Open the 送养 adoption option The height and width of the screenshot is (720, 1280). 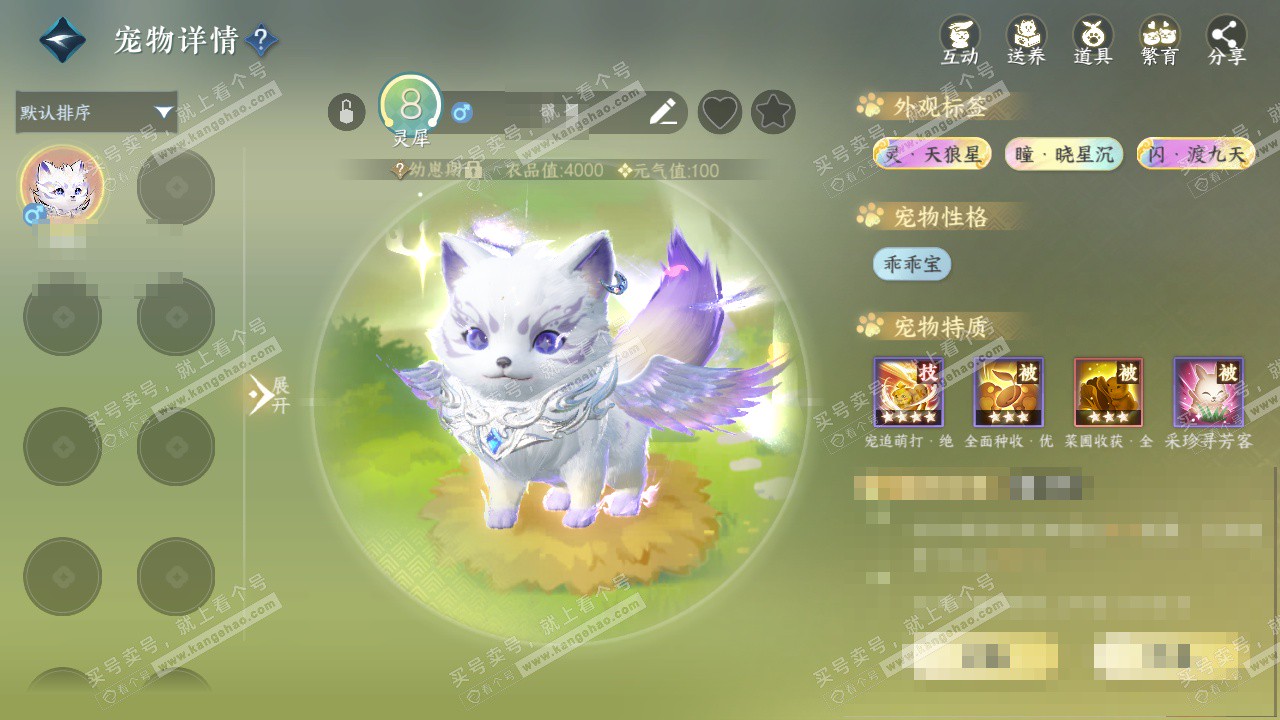tap(1026, 41)
